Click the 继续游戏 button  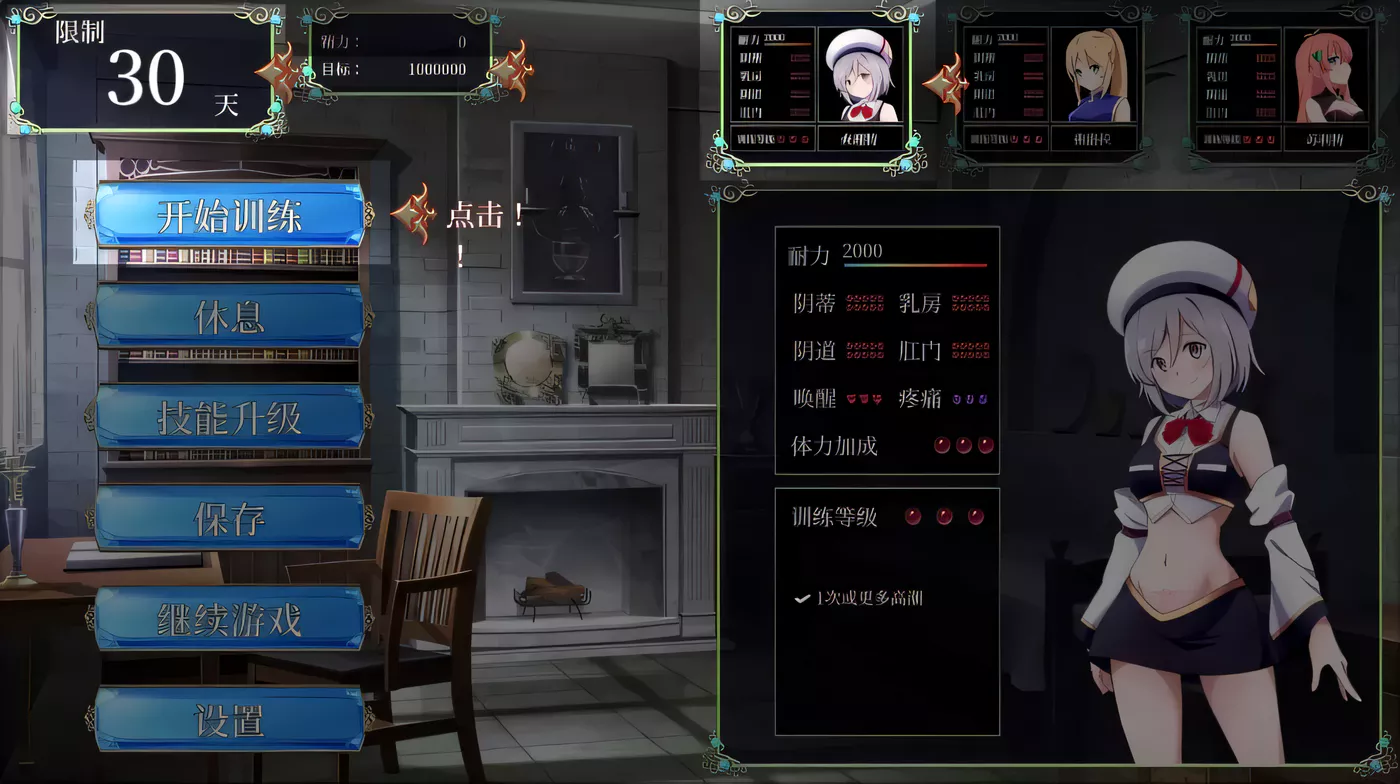coord(230,617)
